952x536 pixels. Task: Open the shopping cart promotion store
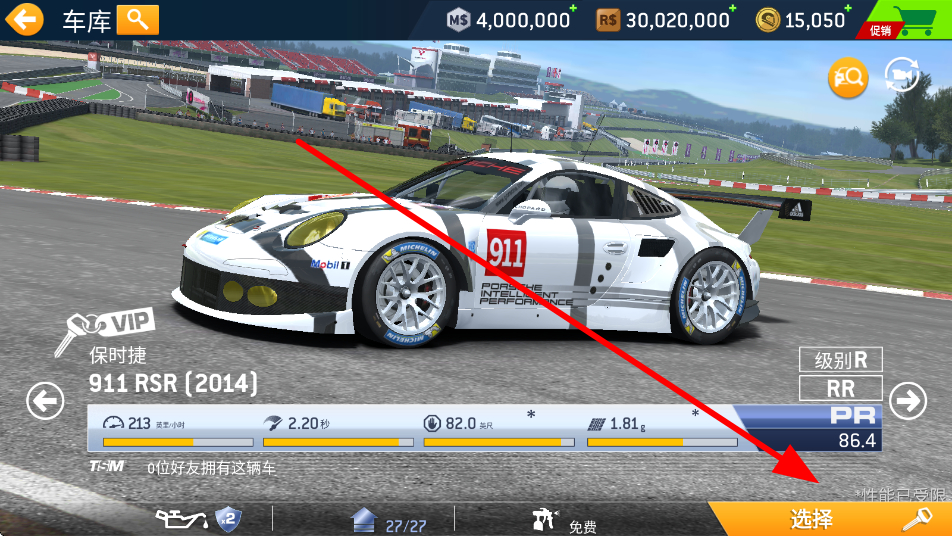pyautogui.click(x=905, y=20)
